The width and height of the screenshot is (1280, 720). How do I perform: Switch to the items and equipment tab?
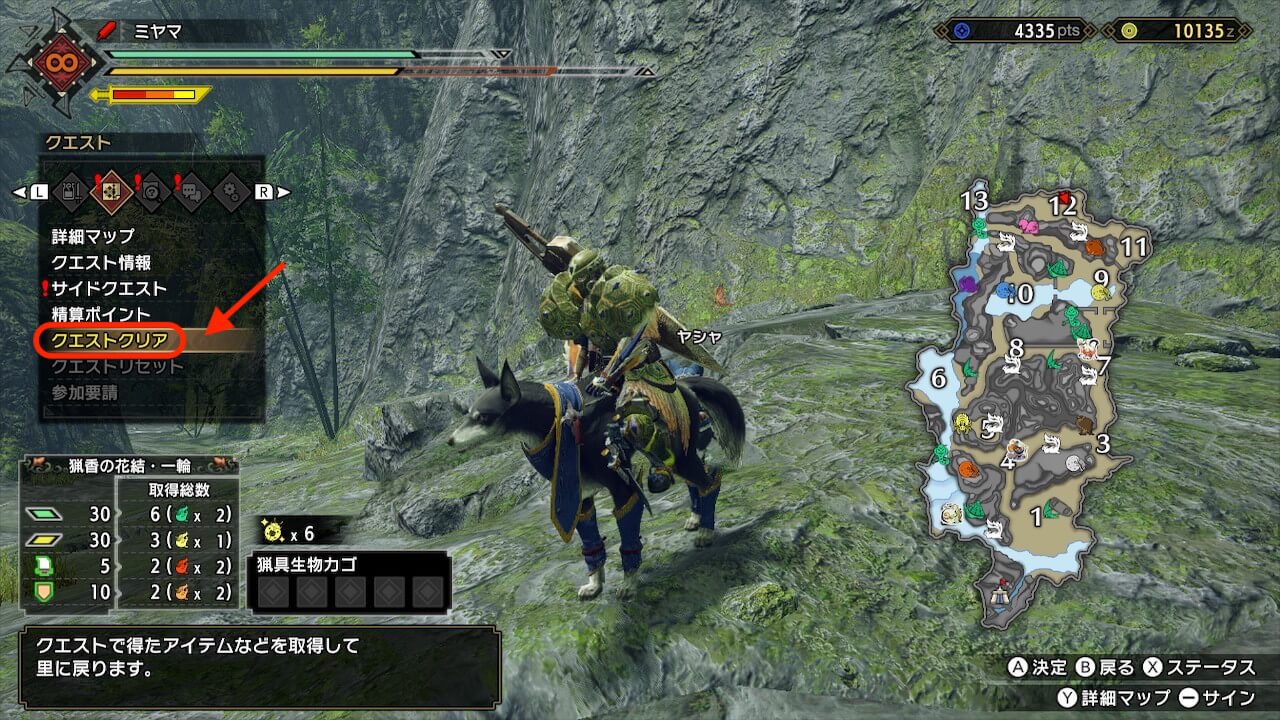pyautogui.click(x=70, y=190)
